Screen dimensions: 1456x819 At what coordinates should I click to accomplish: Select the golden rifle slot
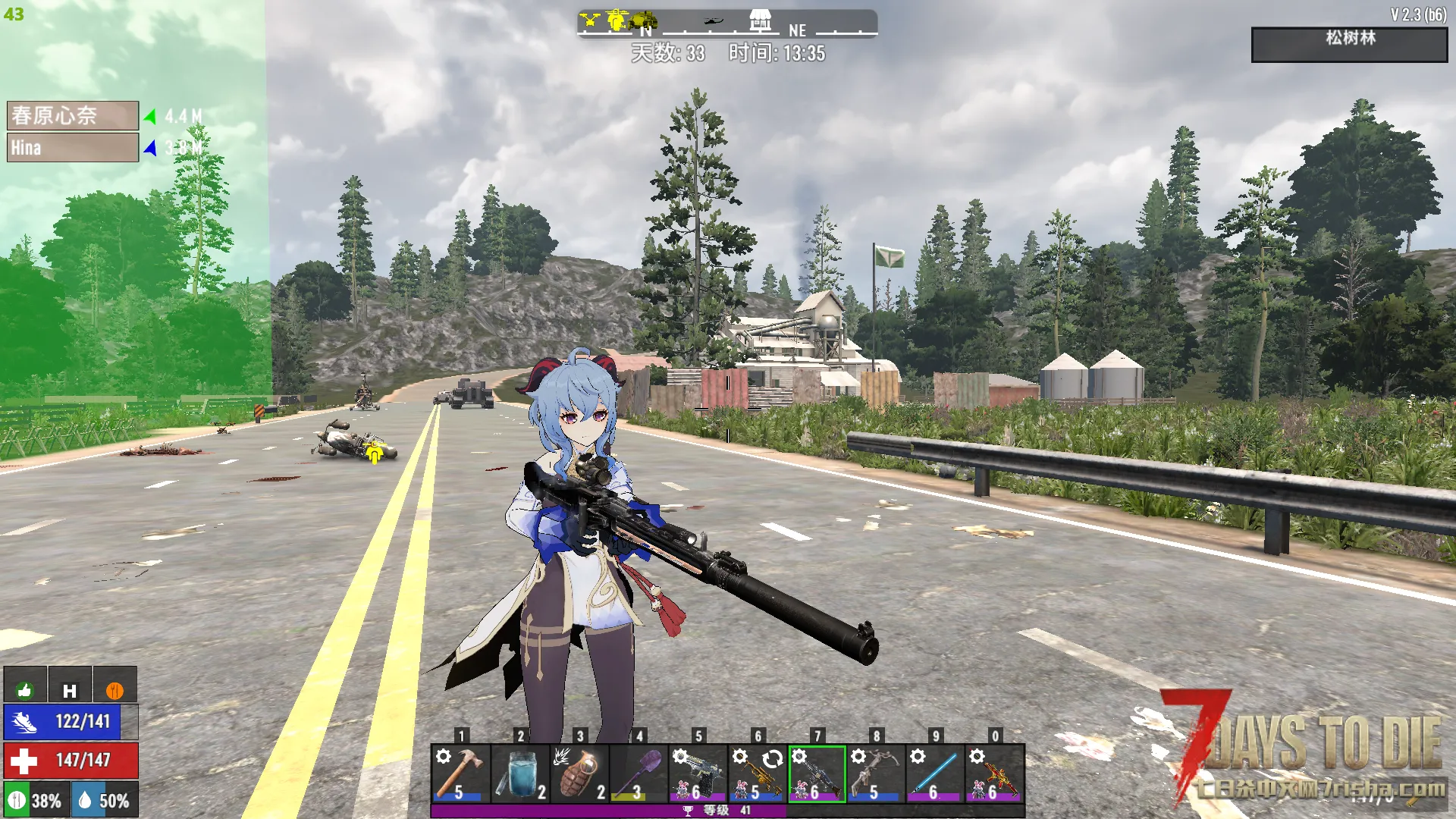(757, 773)
